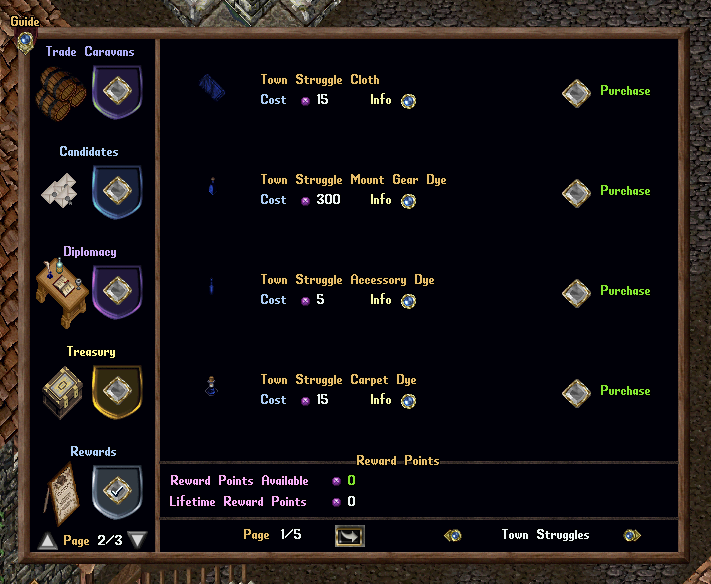This screenshot has height=584, width=711.
Task: View info on Mount Gear Dye
Action: coord(408,201)
